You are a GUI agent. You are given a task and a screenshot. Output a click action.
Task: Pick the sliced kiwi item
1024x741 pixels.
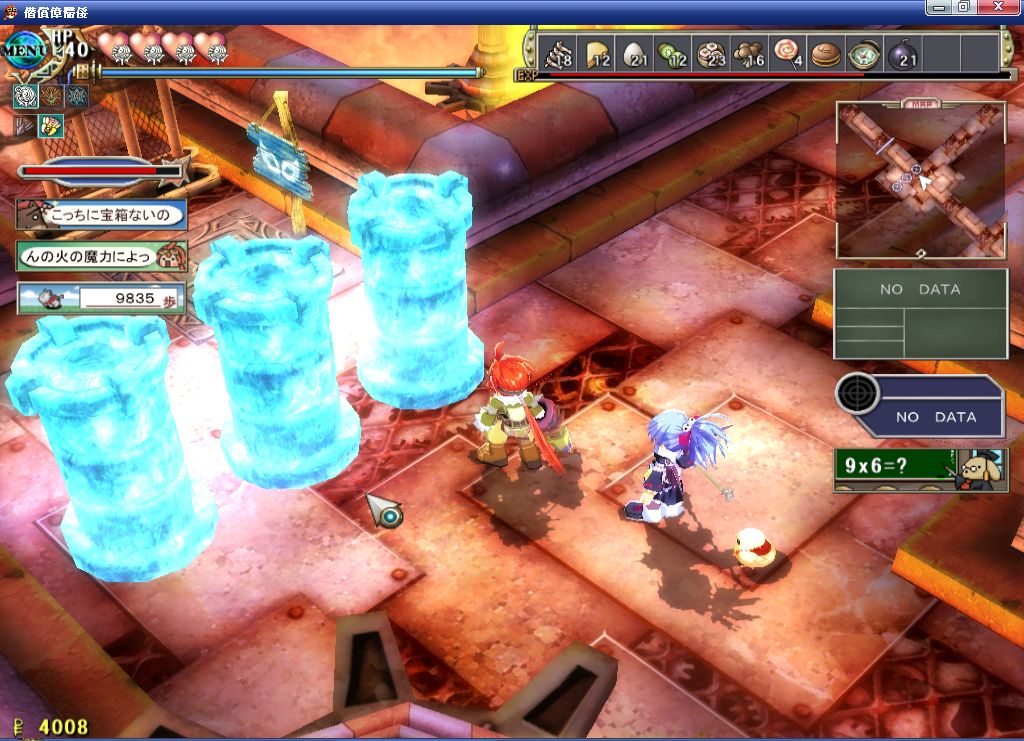[x=672, y=53]
